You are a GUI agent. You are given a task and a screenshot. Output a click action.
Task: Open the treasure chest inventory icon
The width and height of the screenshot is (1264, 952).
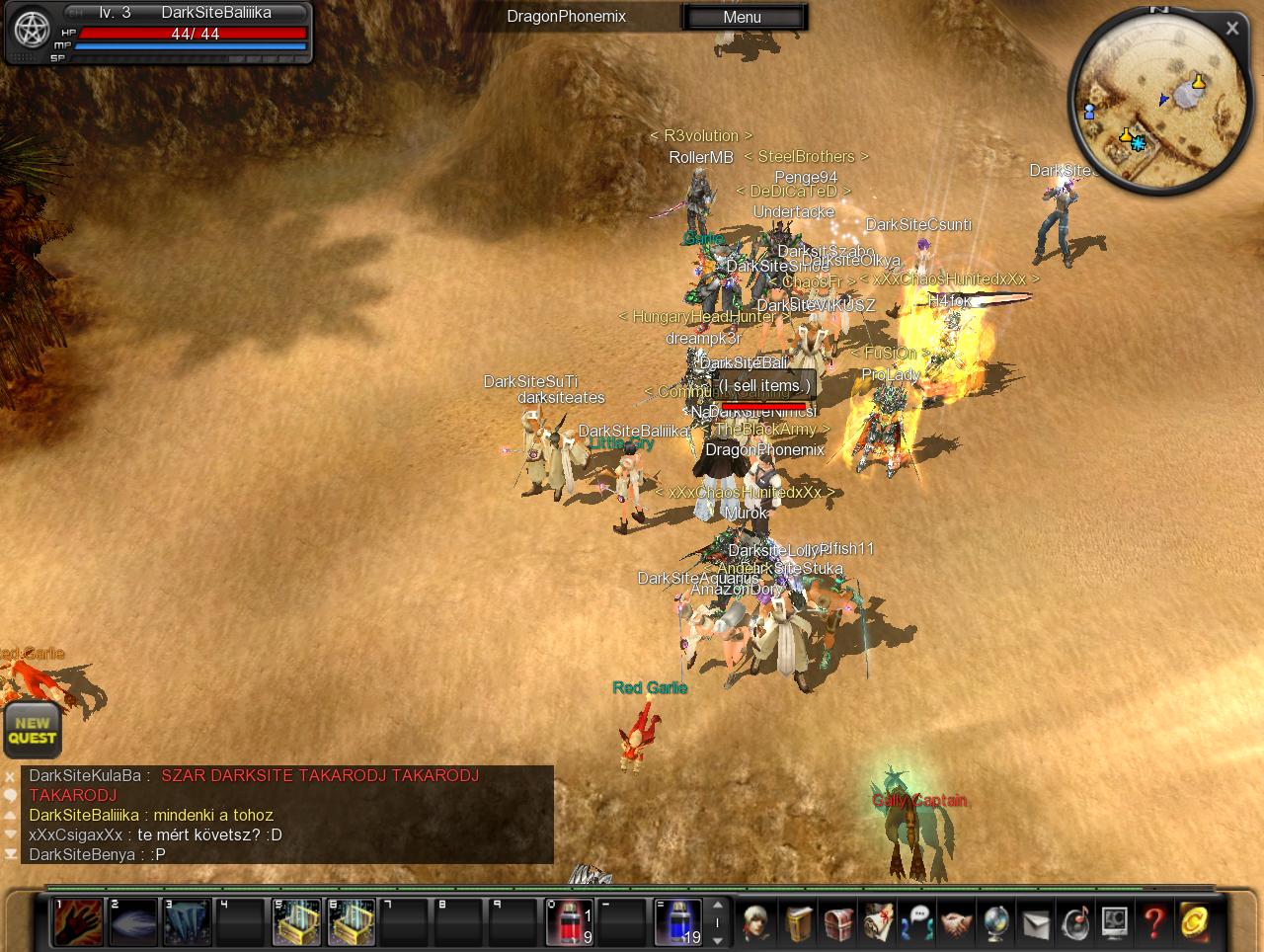837,923
